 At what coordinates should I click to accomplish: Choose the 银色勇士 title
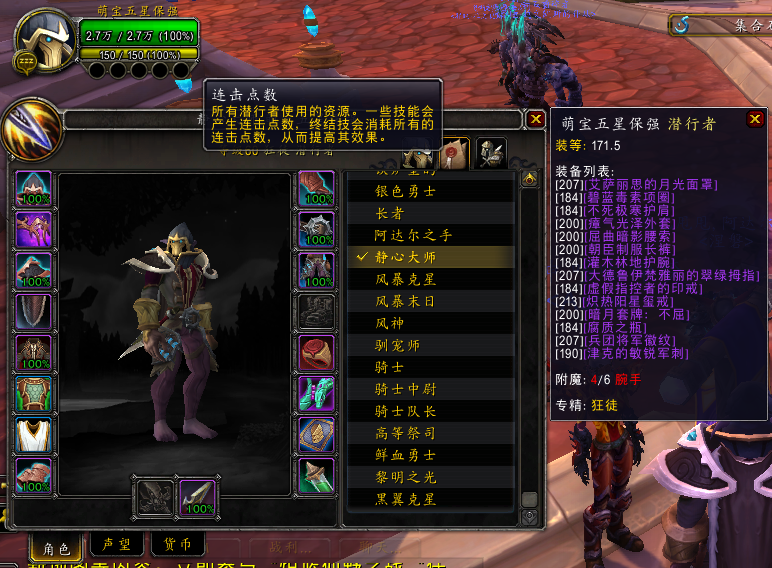pyautogui.click(x=405, y=190)
